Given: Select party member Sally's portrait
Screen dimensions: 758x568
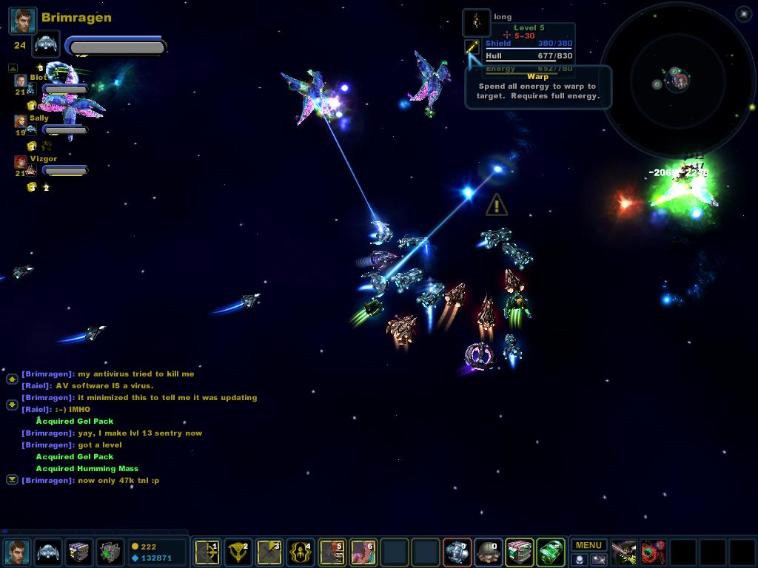Looking at the screenshot, I should pos(20,120).
